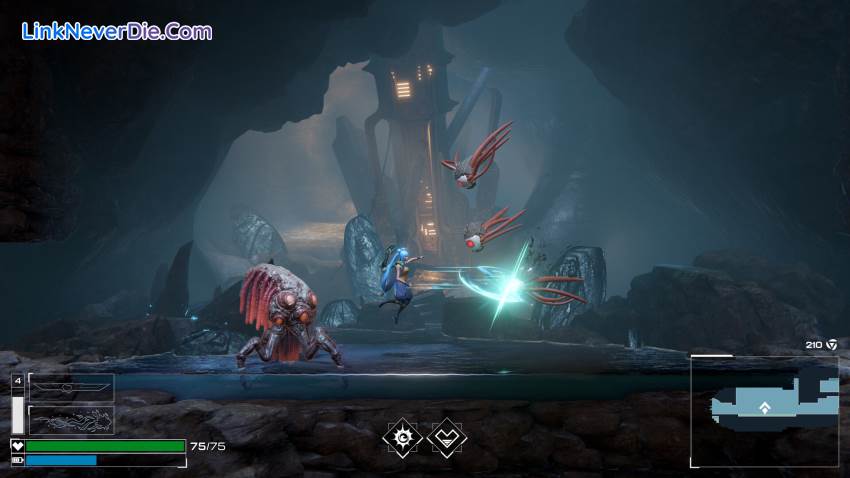Select the blade weapon slot
850x478 pixels.
[71, 388]
